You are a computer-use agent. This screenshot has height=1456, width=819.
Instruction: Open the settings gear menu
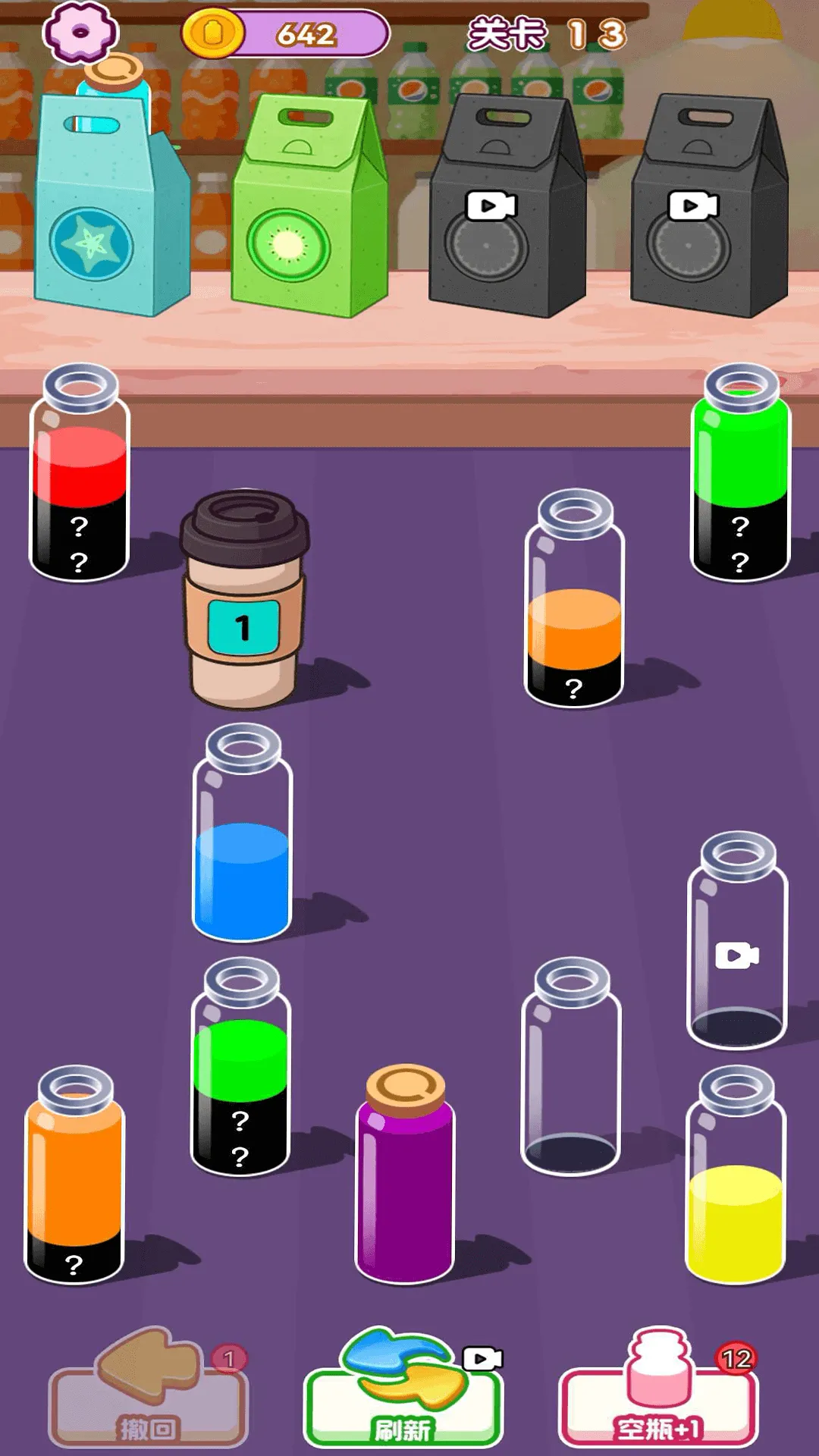(80, 33)
